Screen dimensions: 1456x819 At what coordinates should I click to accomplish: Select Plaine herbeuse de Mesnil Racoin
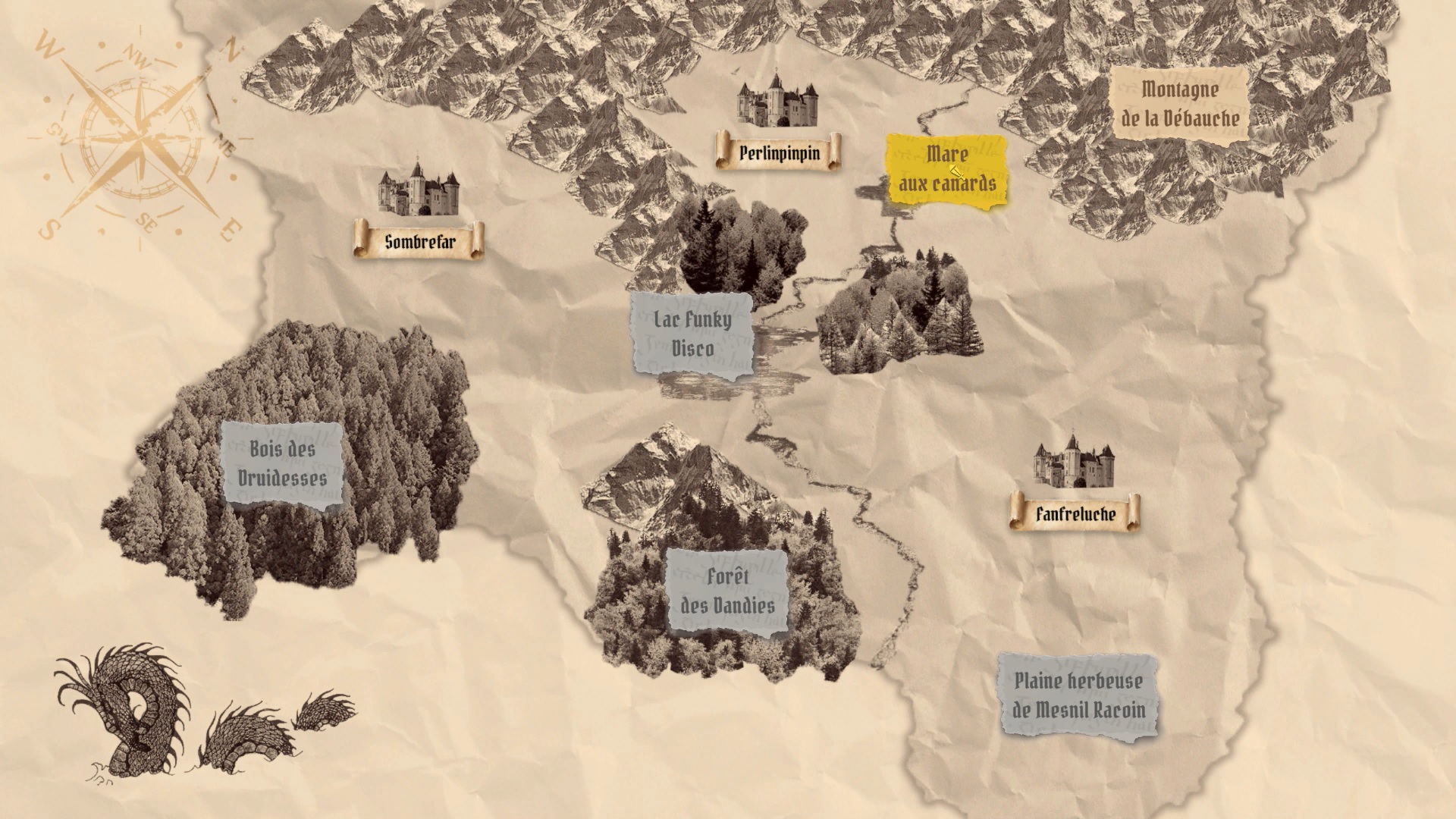[x=1078, y=695]
